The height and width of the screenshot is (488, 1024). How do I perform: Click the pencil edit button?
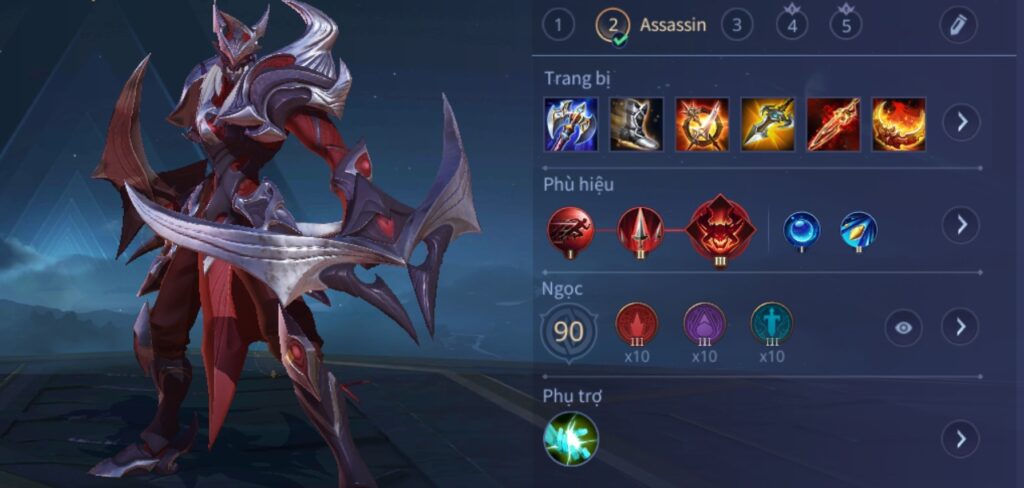959,25
